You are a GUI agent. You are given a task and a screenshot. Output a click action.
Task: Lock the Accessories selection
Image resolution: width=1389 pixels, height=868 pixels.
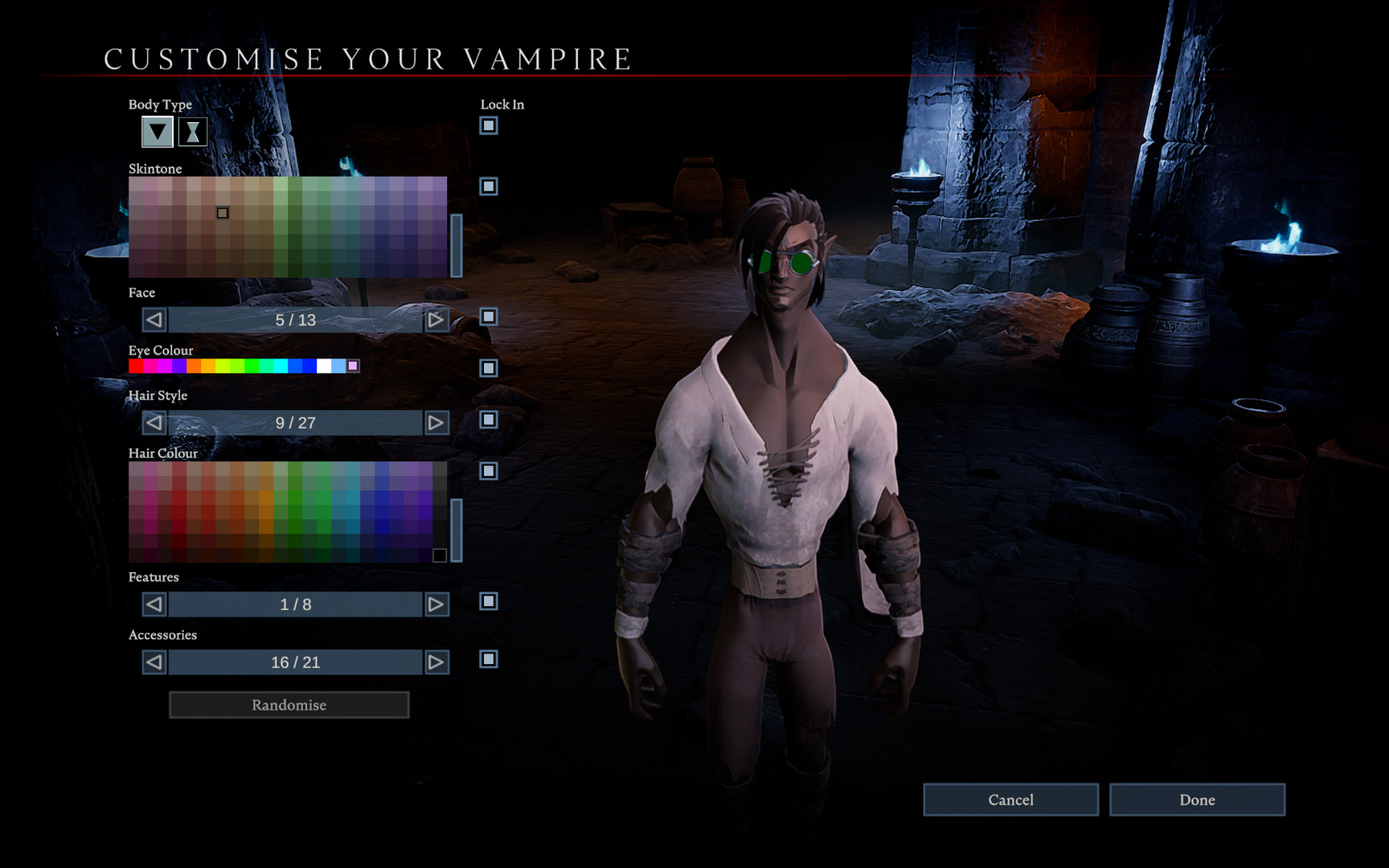[x=488, y=657]
